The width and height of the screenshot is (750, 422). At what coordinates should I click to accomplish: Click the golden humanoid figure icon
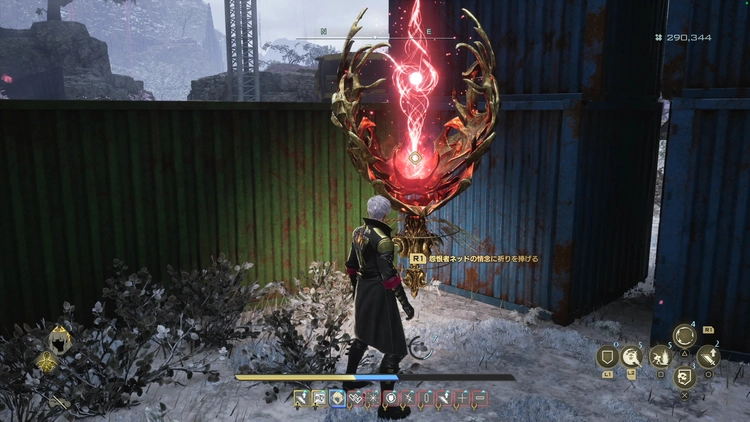[46, 363]
